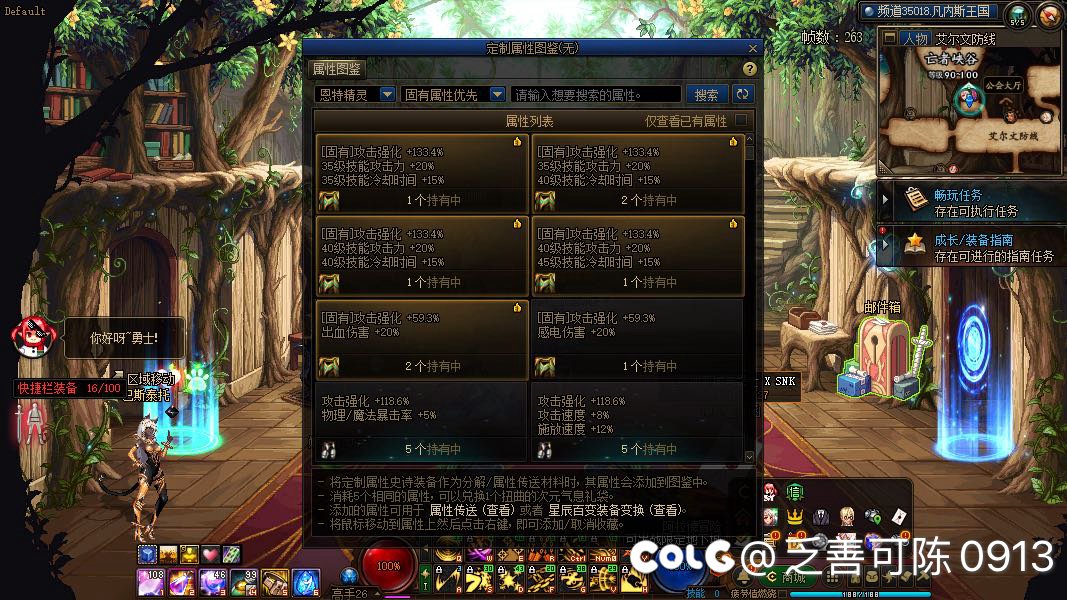The image size is (1067, 600).
Task: Open the question mark help button
Action: coord(749,69)
